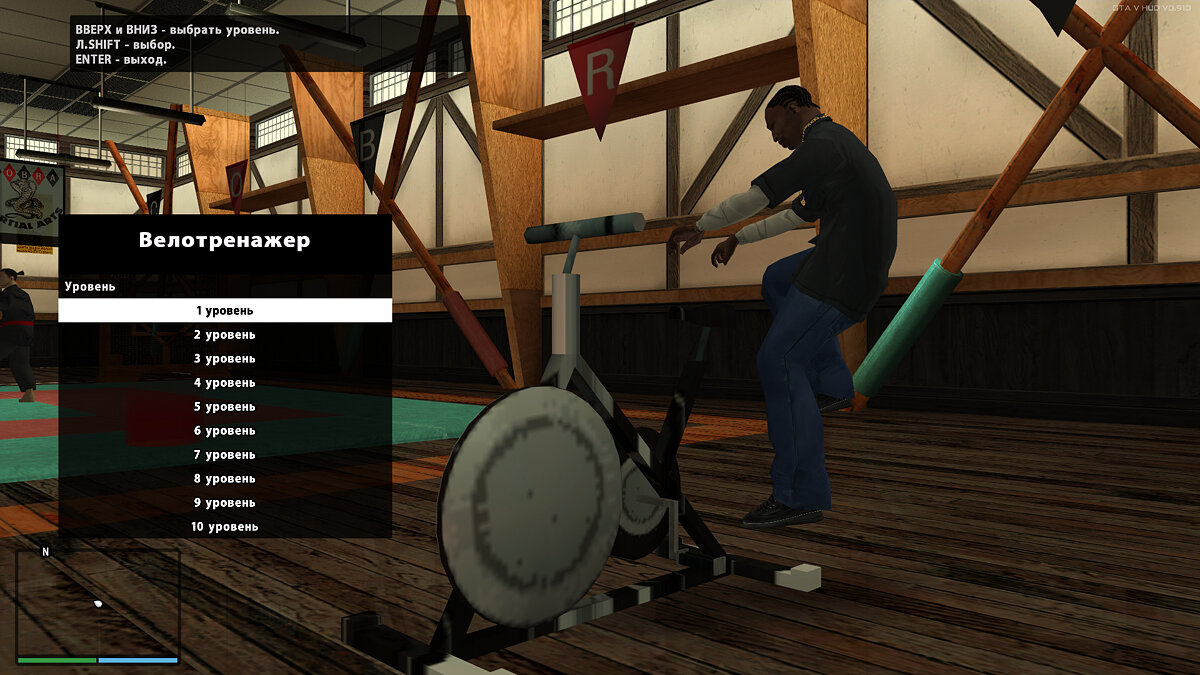Image resolution: width=1200 pixels, height=675 pixels.
Task: Select 4 уровень difficulty
Action: (225, 383)
